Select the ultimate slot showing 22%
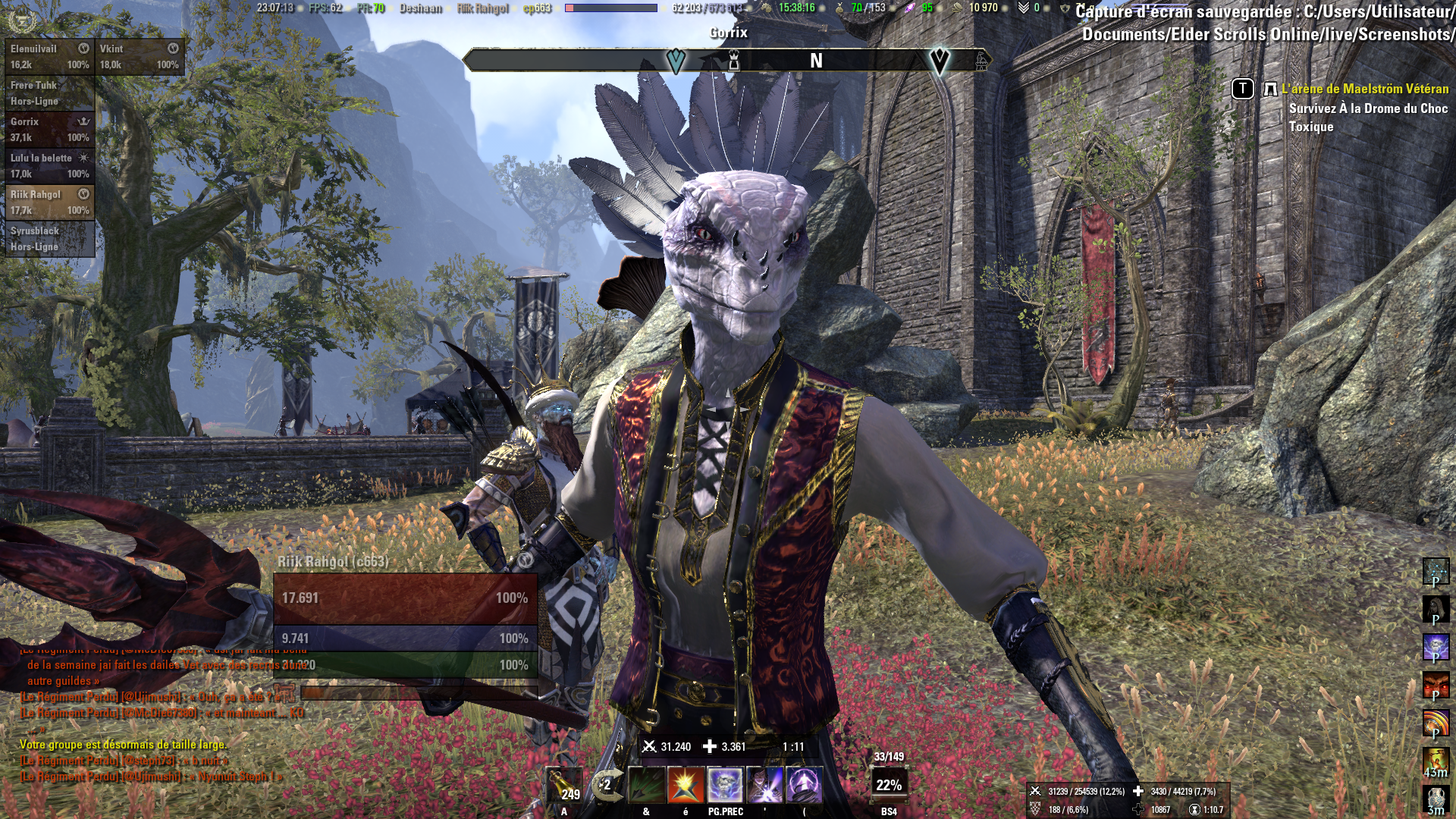This screenshot has height=819, width=1456. point(889,785)
